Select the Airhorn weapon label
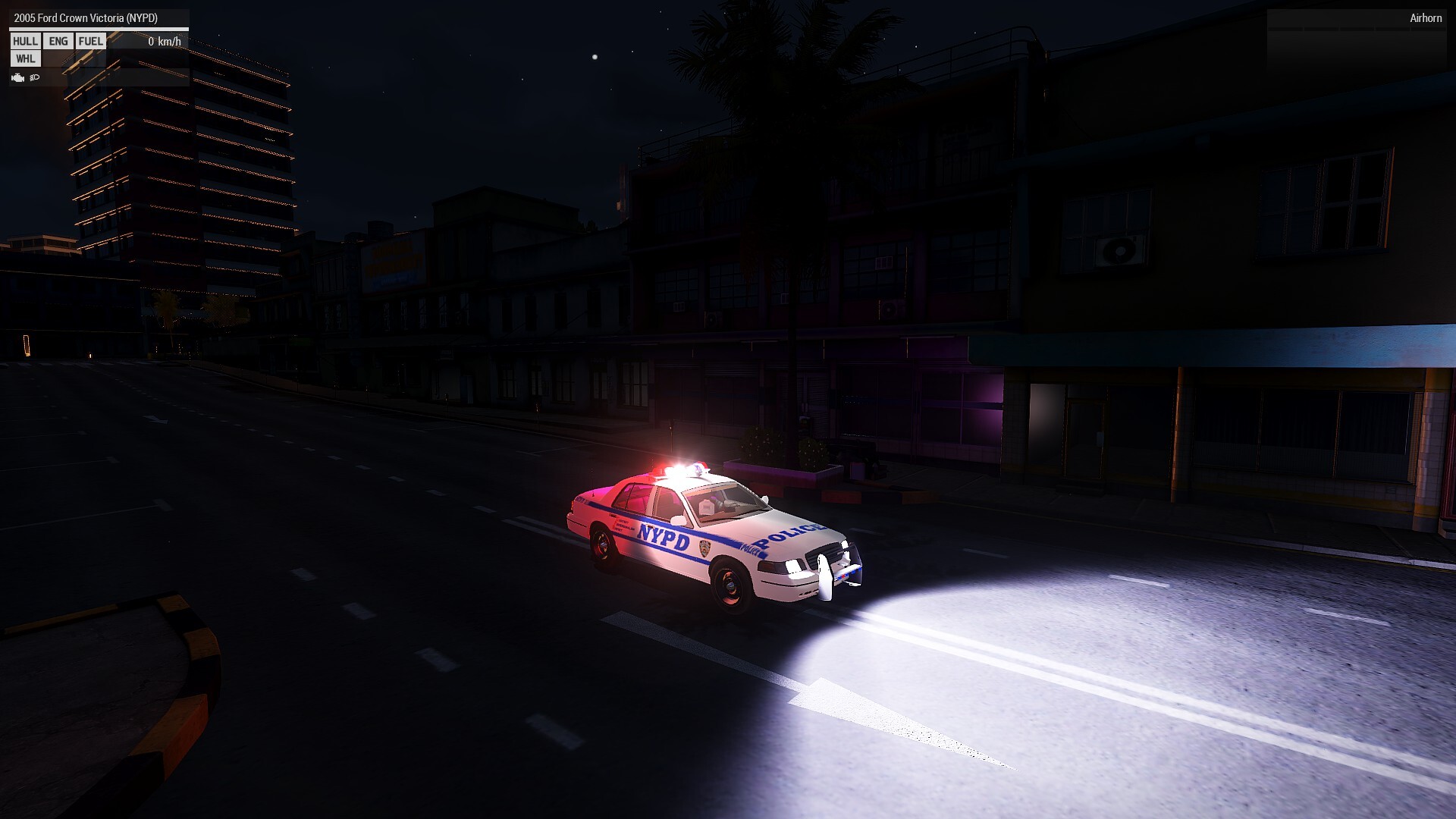1456x819 pixels. point(1425,18)
